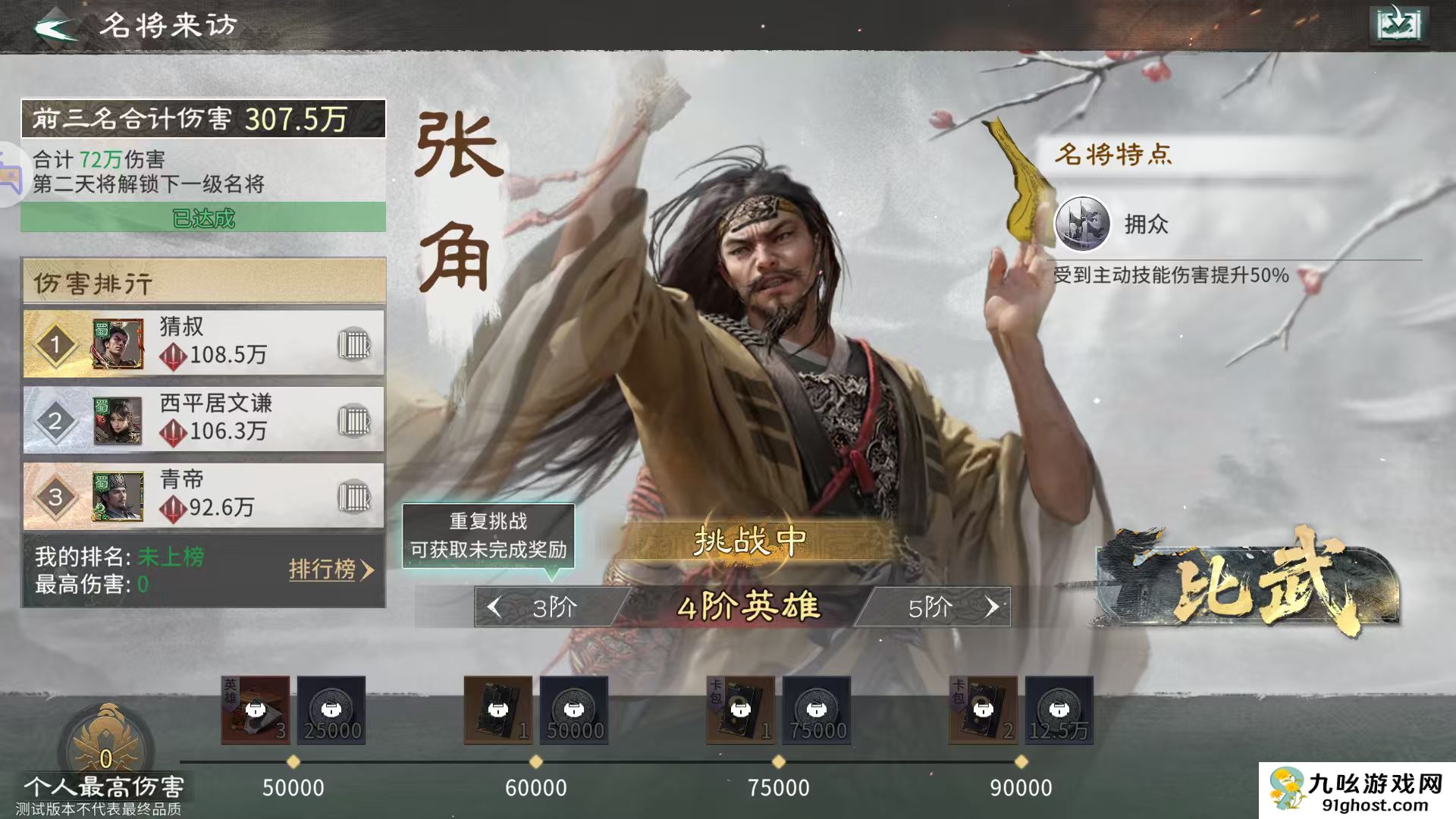This screenshot has height=819, width=1456.
Task: Switch to 3阶 with the left arrow
Action: (494, 607)
